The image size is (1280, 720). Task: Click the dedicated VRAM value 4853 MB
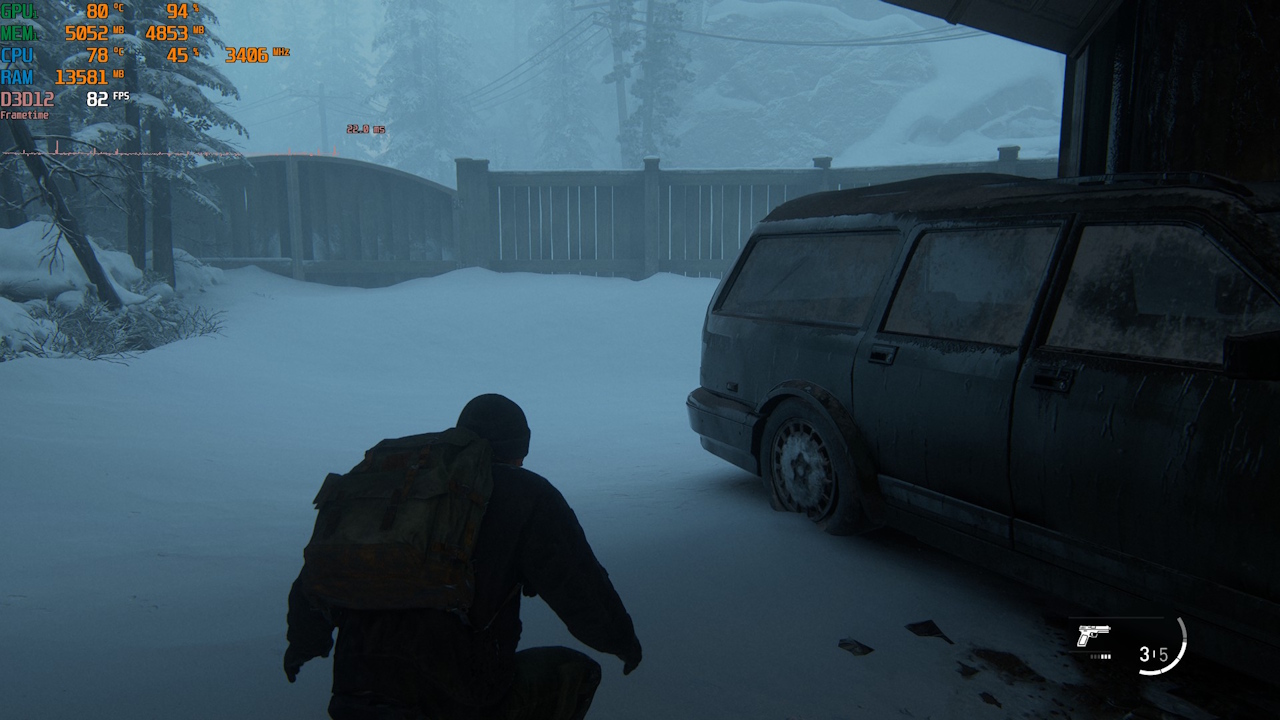coord(168,34)
